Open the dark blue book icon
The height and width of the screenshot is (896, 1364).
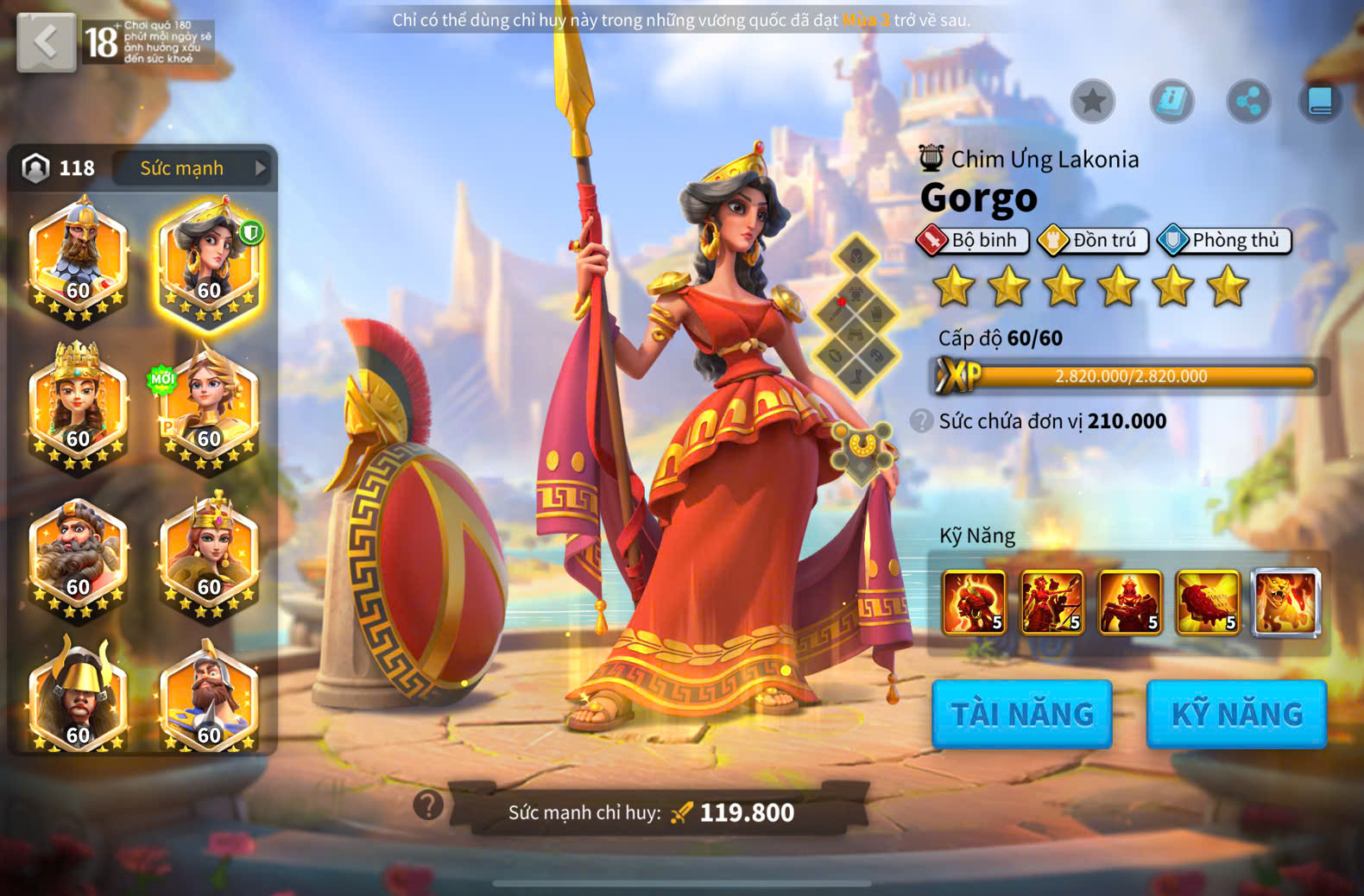point(1320,102)
